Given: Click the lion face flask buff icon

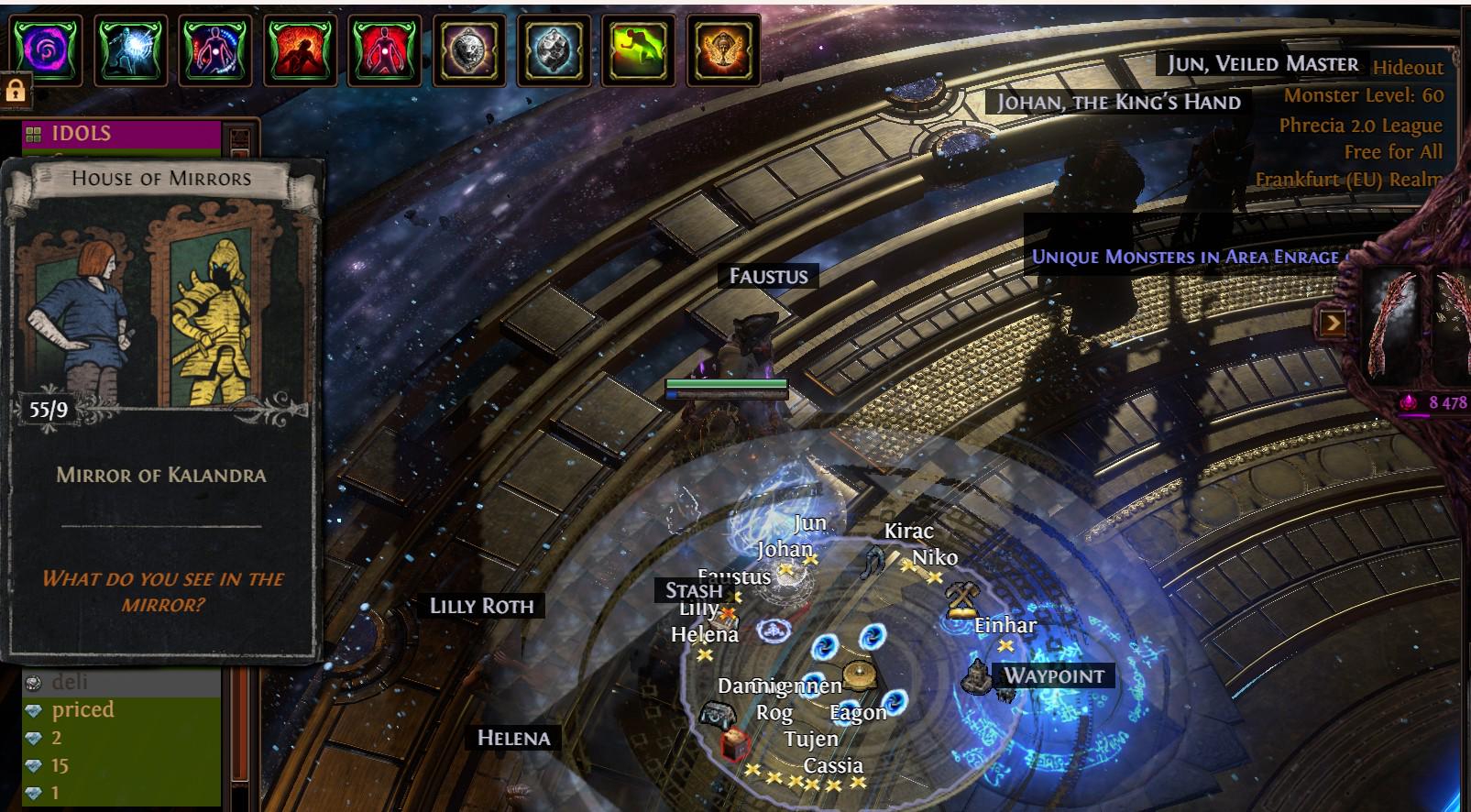Looking at the screenshot, I should coord(469,50).
